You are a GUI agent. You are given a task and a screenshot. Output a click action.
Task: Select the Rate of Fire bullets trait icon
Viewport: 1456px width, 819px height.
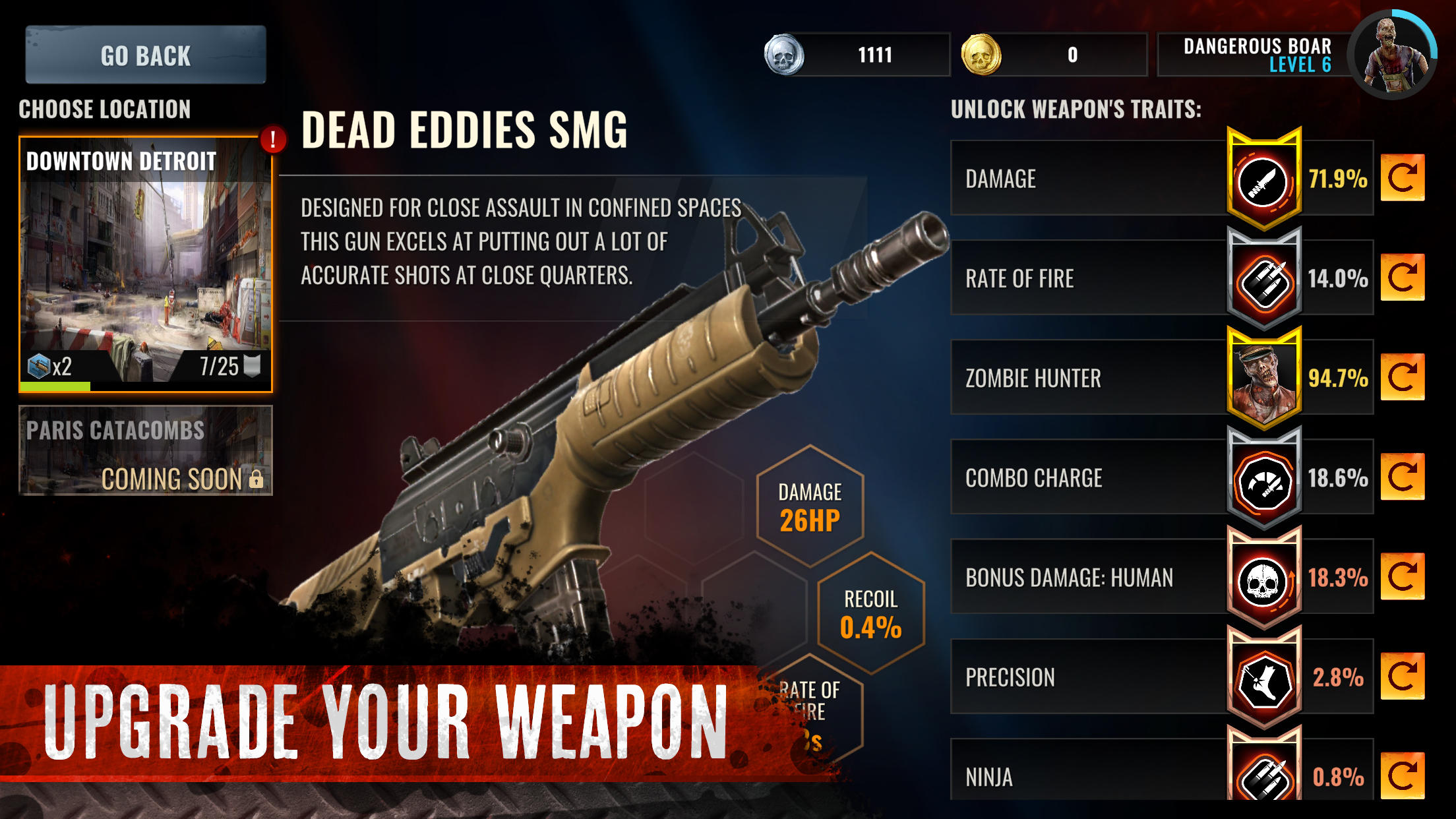[1265, 278]
